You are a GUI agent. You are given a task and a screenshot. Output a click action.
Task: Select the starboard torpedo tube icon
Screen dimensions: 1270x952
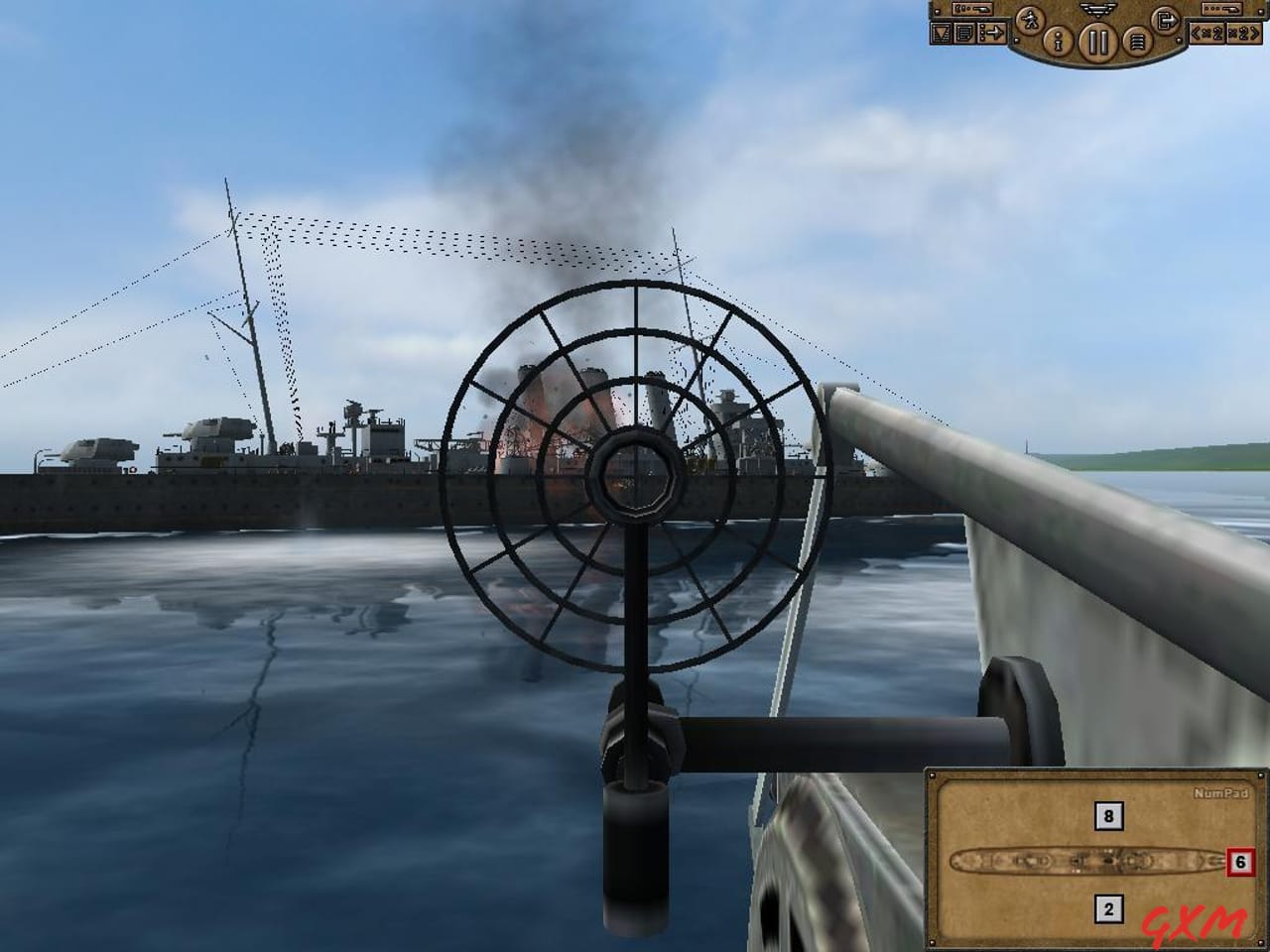1219,9
